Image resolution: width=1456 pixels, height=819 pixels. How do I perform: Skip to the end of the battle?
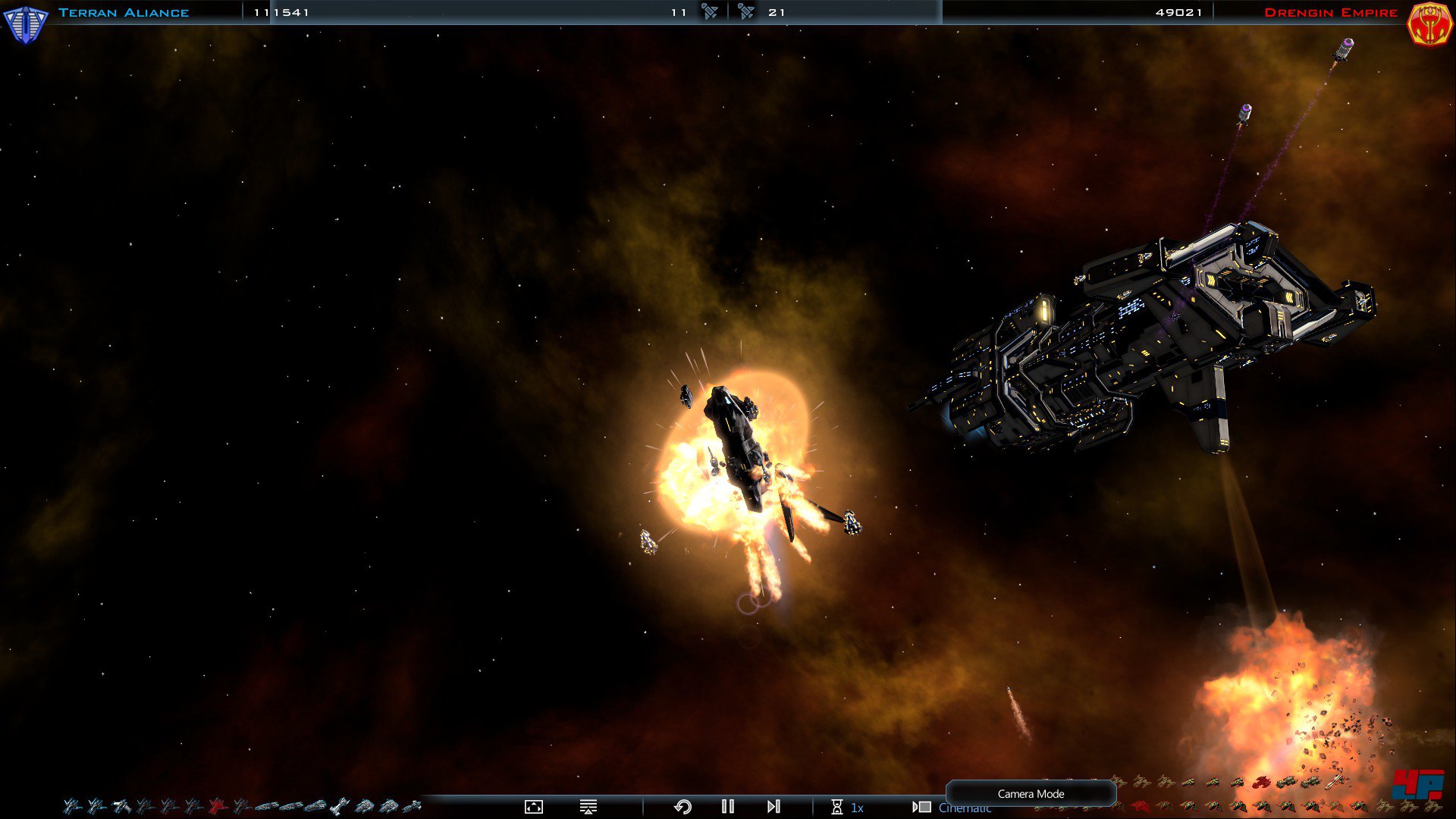(x=773, y=807)
